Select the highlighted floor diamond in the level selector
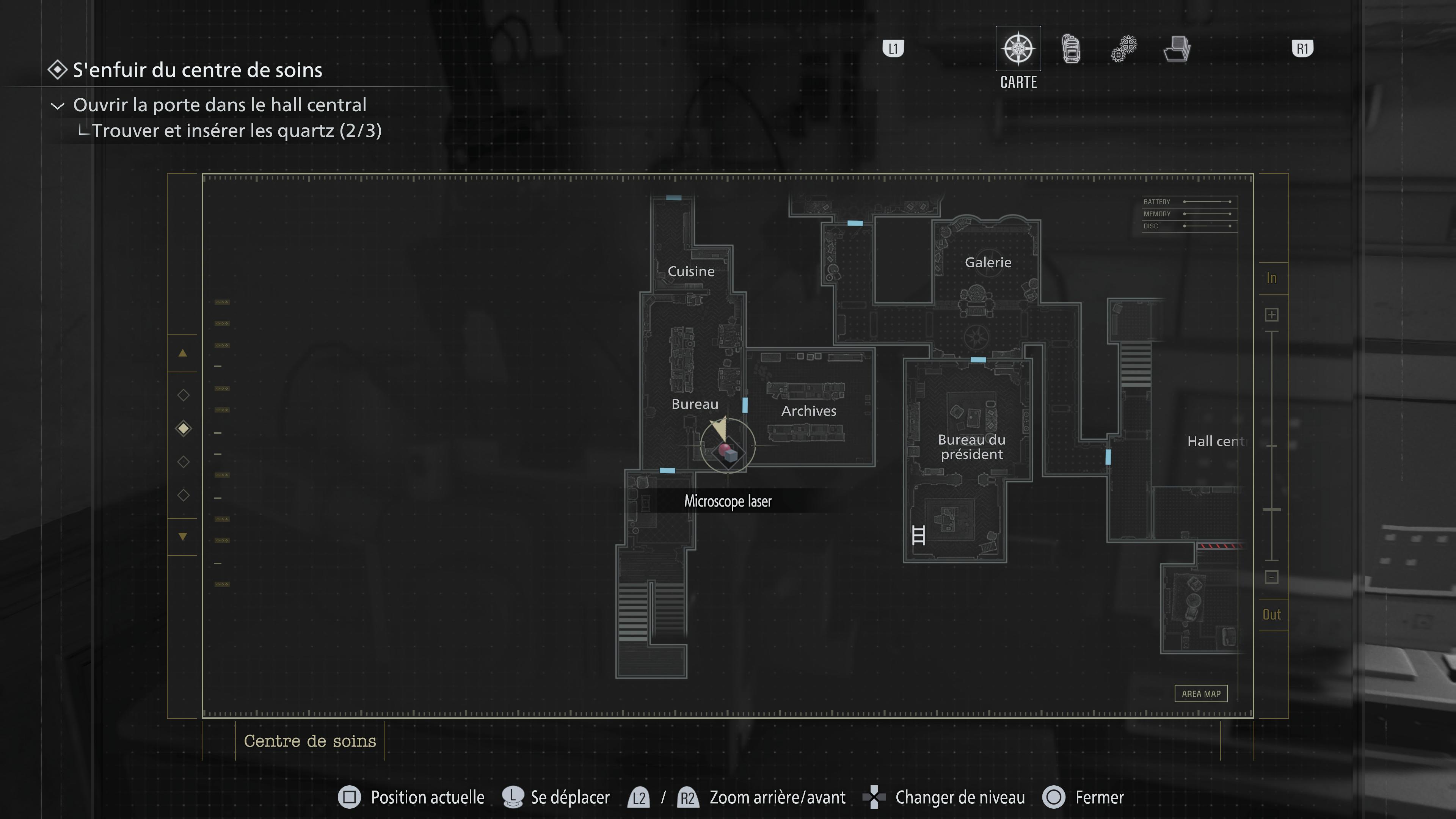Viewport: 1456px width, 819px height. pos(183,428)
